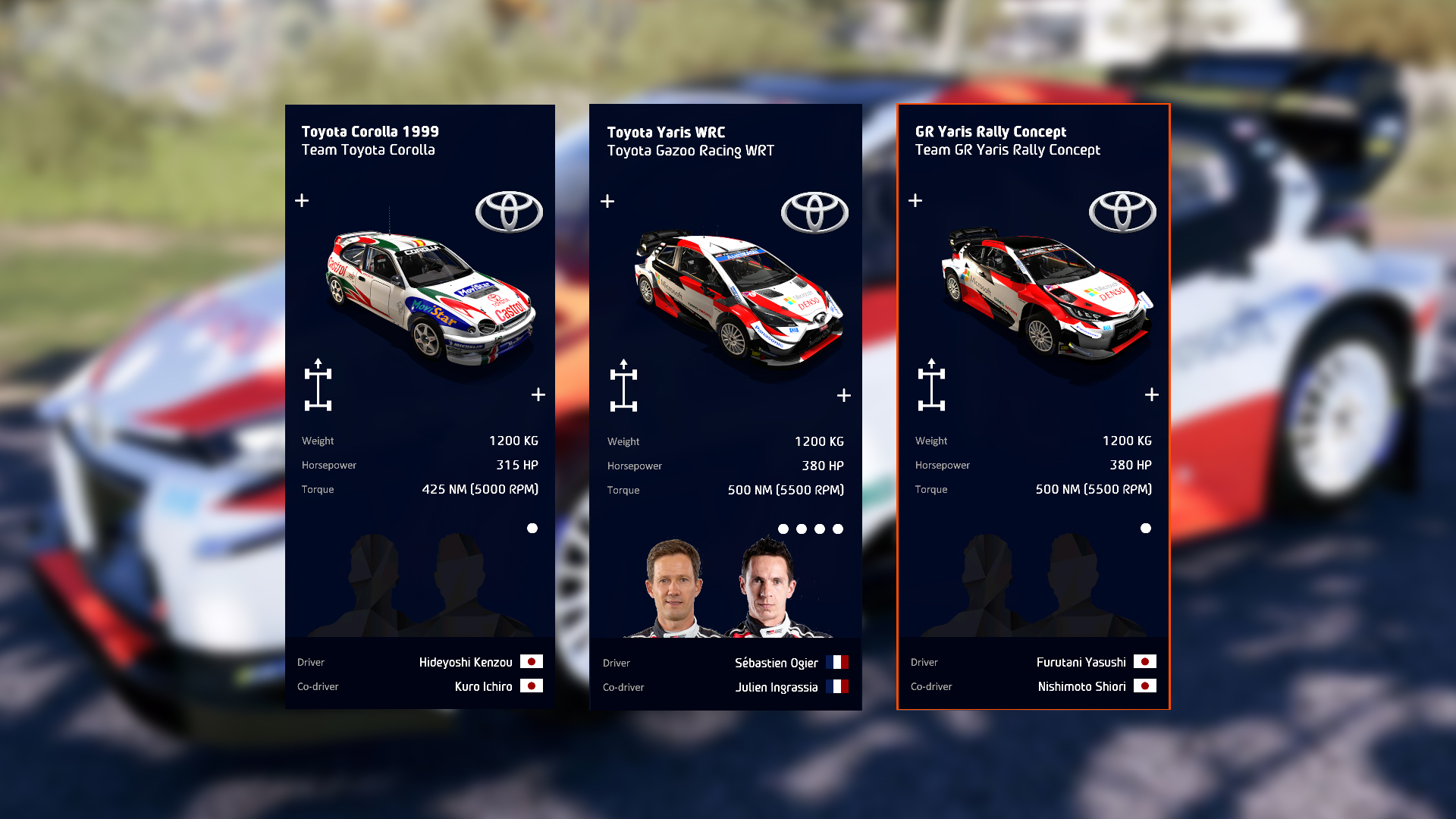The width and height of the screenshot is (1456, 819).
Task: Expand details with the top plus on Corolla card
Action: (302, 200)
